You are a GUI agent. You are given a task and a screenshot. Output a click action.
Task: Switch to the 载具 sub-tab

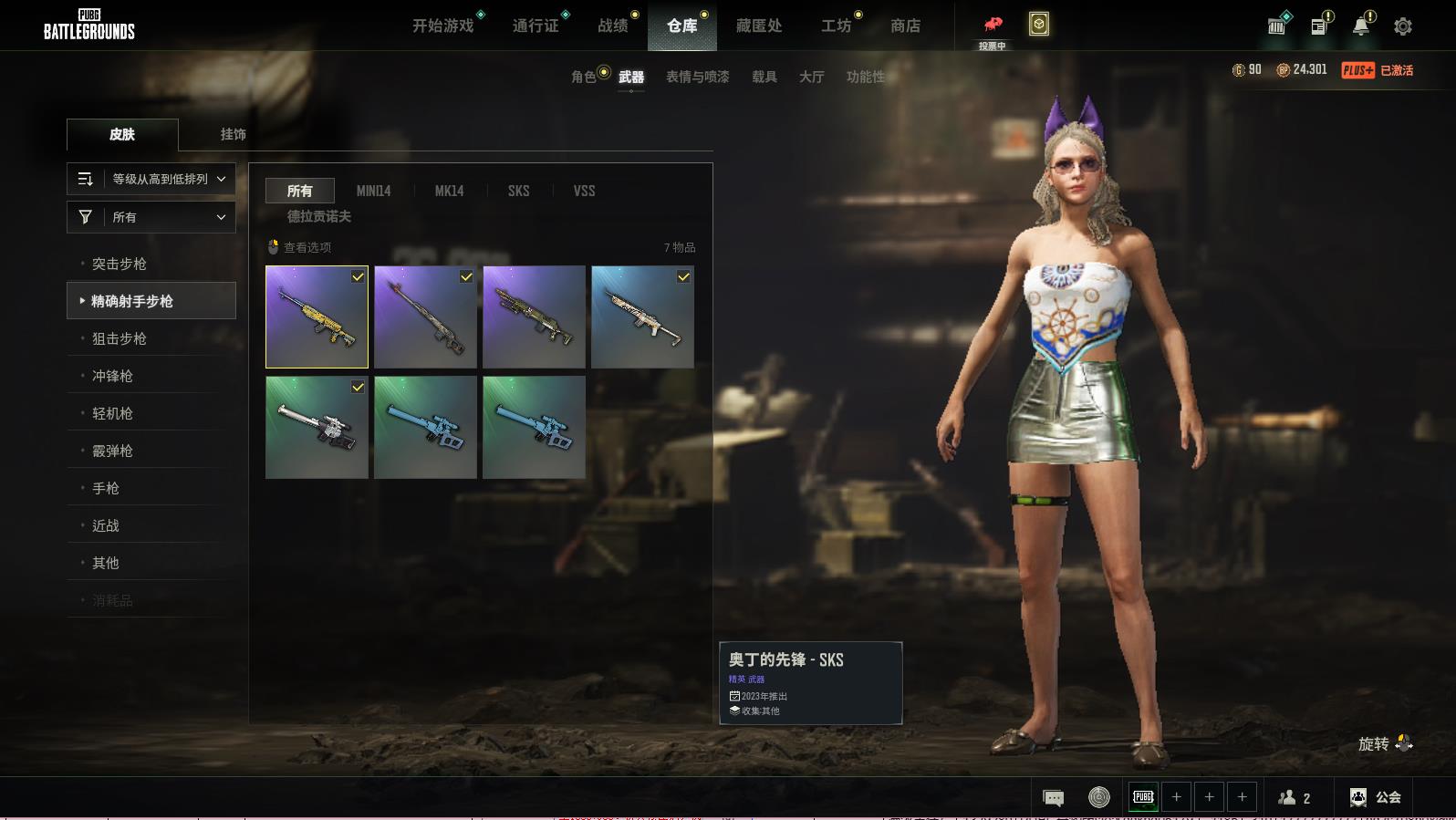point(764,77)
